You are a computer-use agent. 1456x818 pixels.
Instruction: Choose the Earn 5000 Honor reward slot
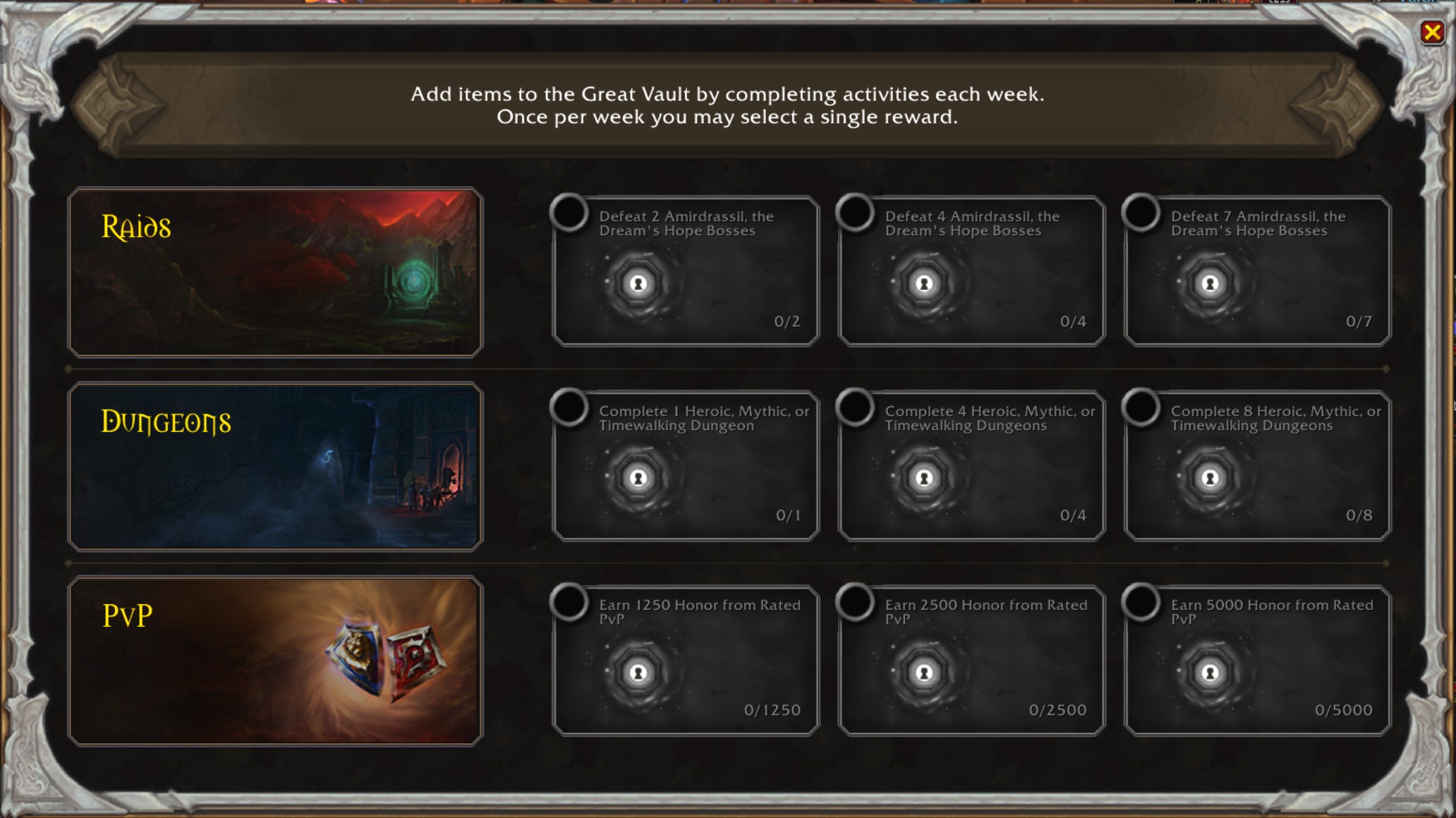click(1257, 661)
